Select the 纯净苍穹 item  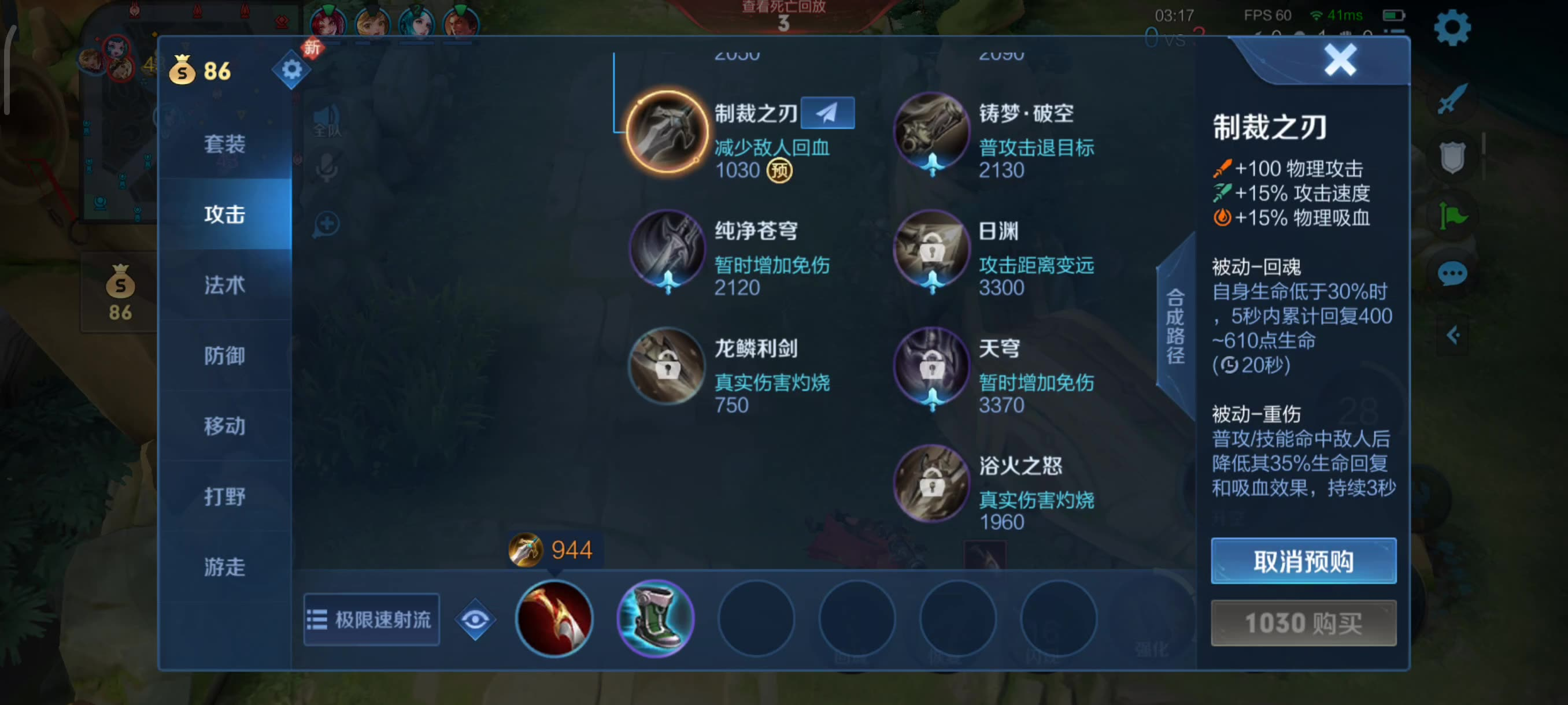click(x=667, y=248)
